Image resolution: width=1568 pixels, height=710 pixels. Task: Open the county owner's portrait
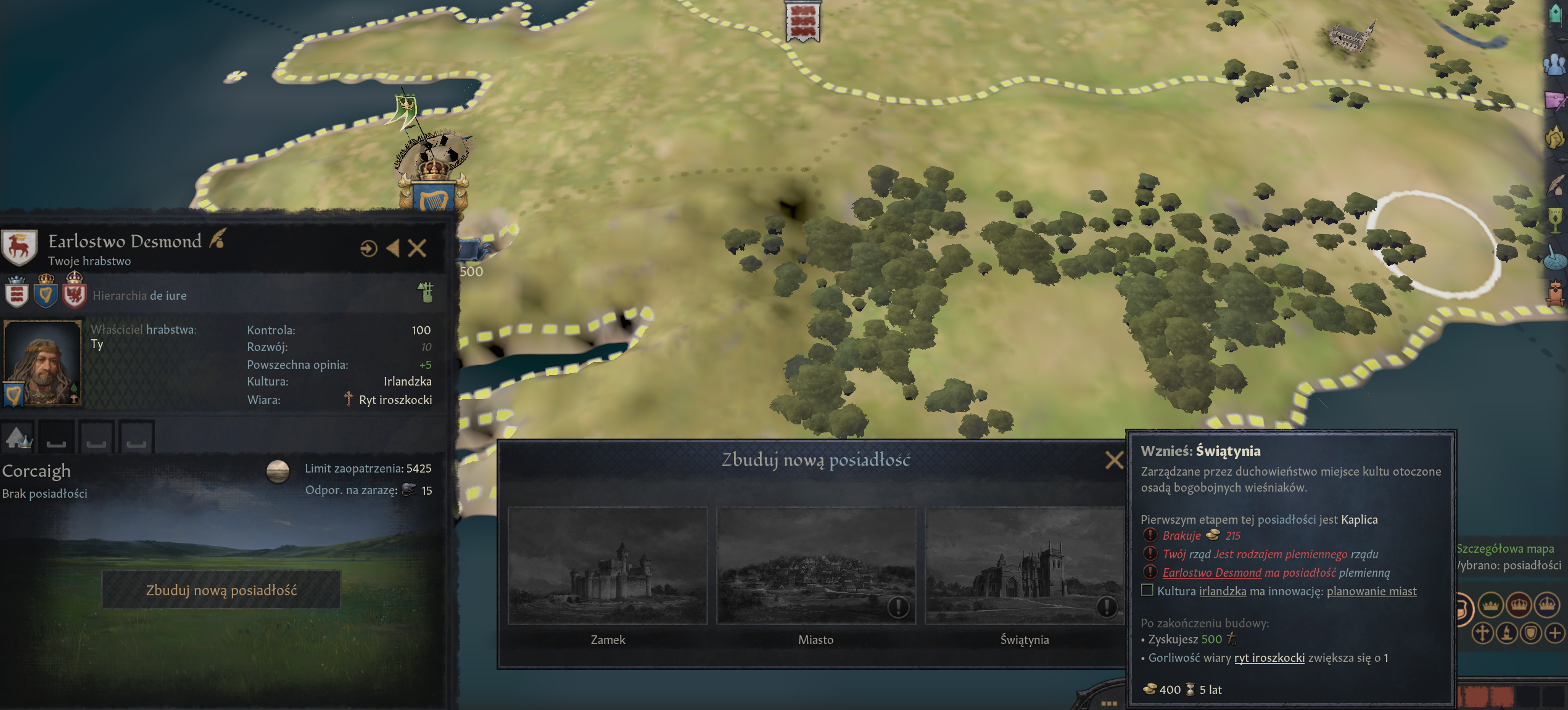pos(43,363)
